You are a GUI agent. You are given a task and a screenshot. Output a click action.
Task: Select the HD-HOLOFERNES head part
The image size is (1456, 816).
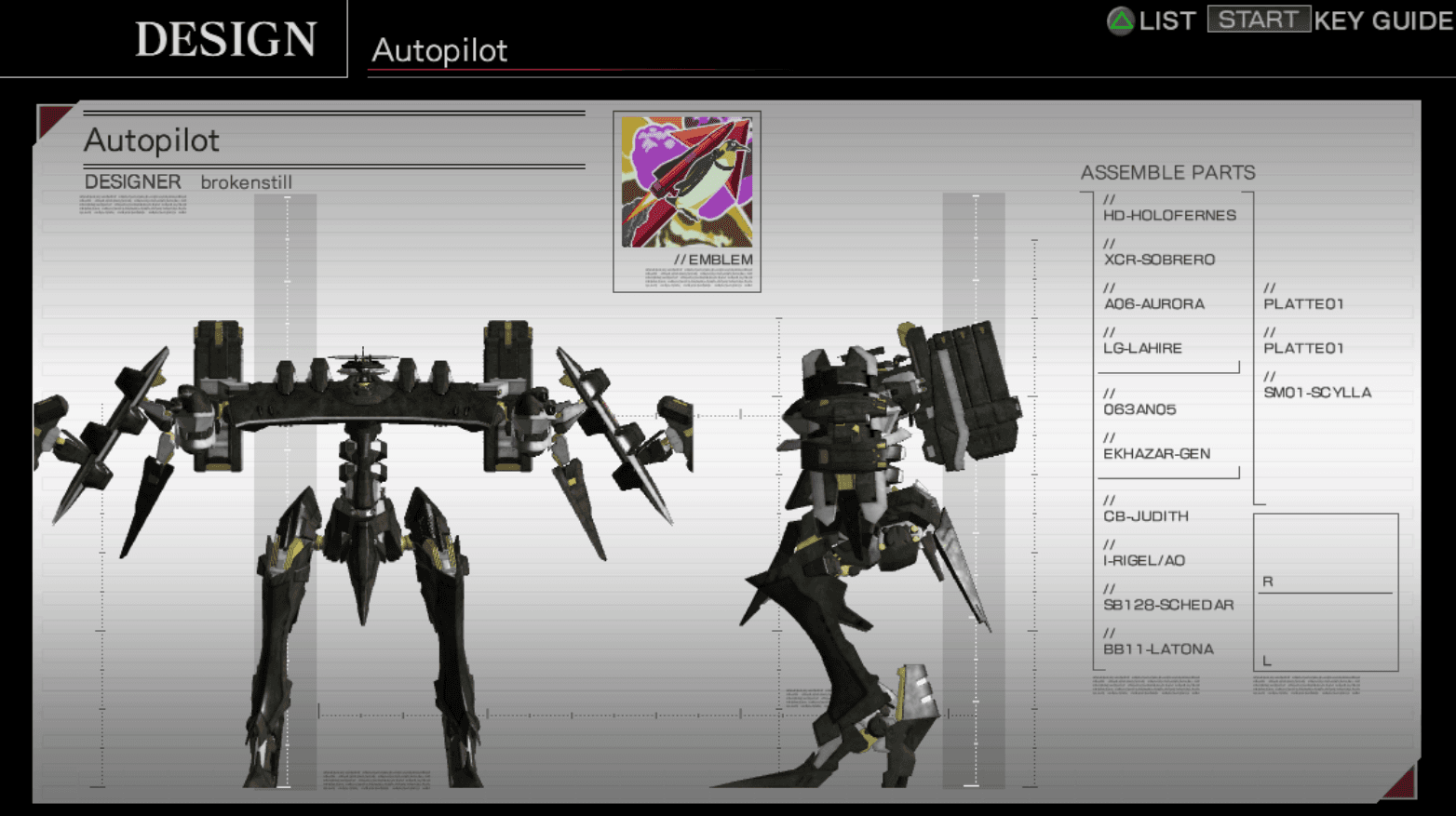(1170, 215)
